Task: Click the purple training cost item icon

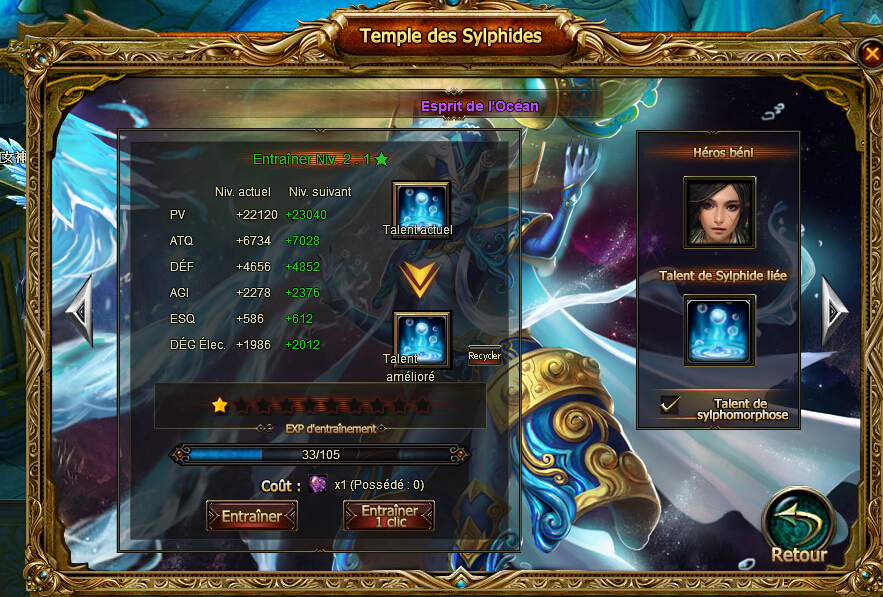Action: 318,484
